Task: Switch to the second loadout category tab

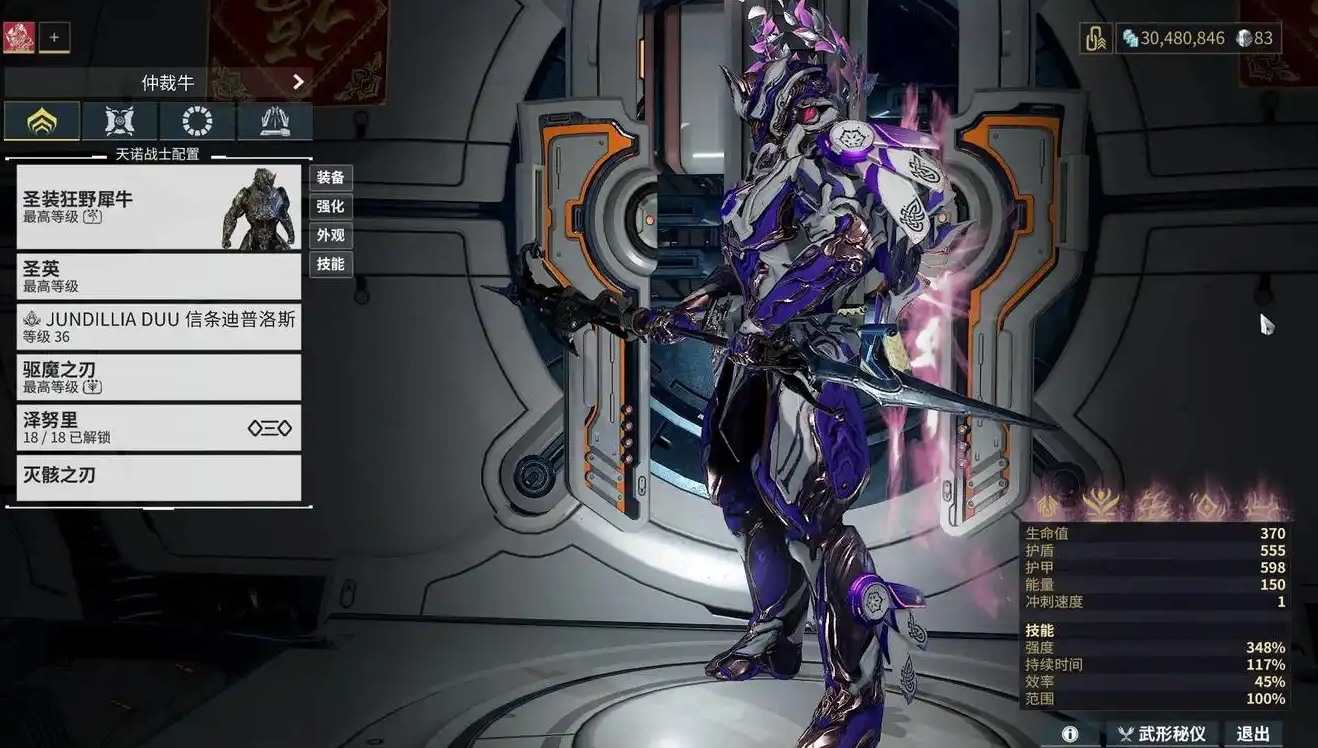Action: [x=120, y=121]
